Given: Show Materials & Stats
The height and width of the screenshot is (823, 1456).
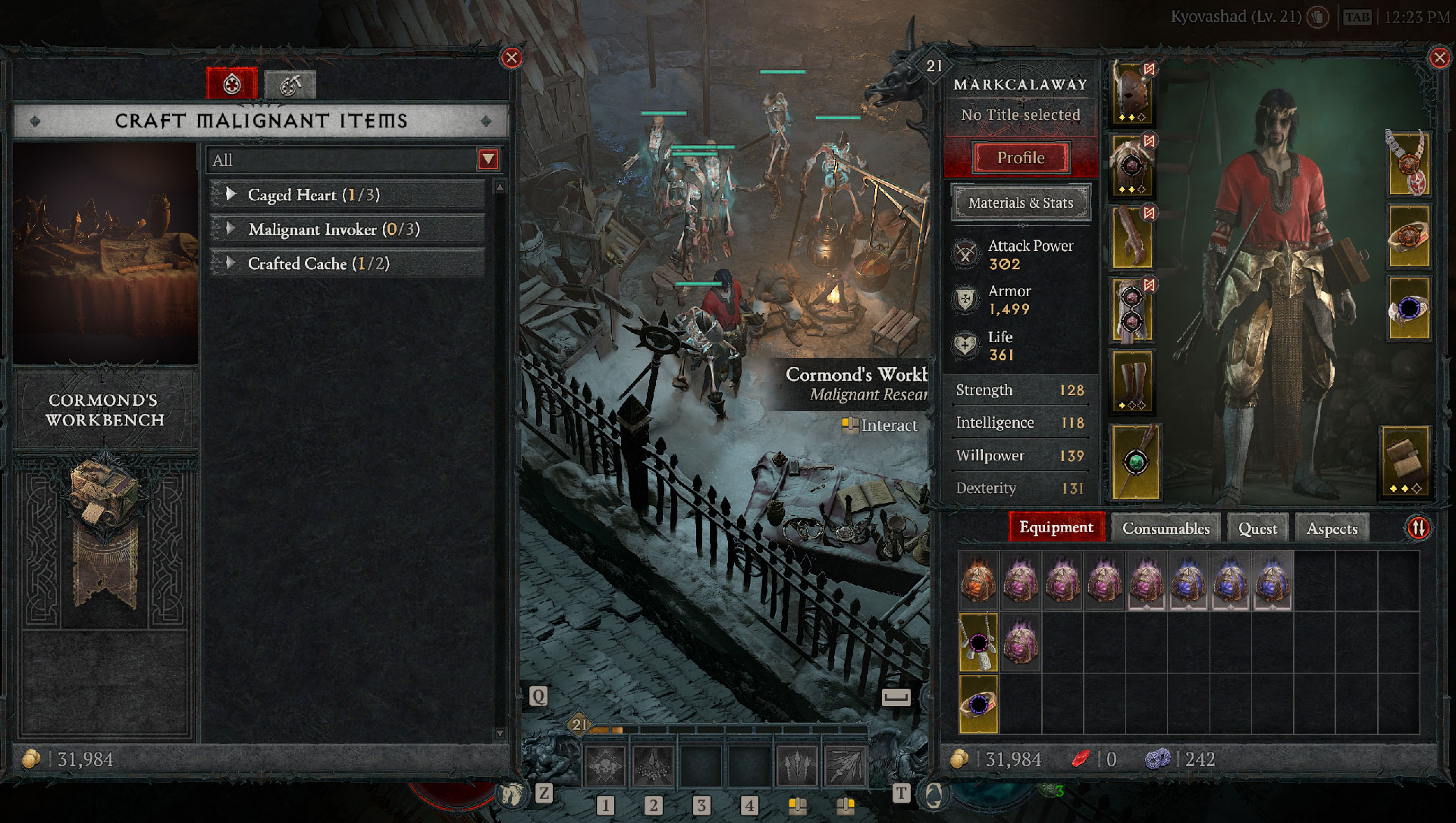Looking at the screenshot, I should point(1021,203).
